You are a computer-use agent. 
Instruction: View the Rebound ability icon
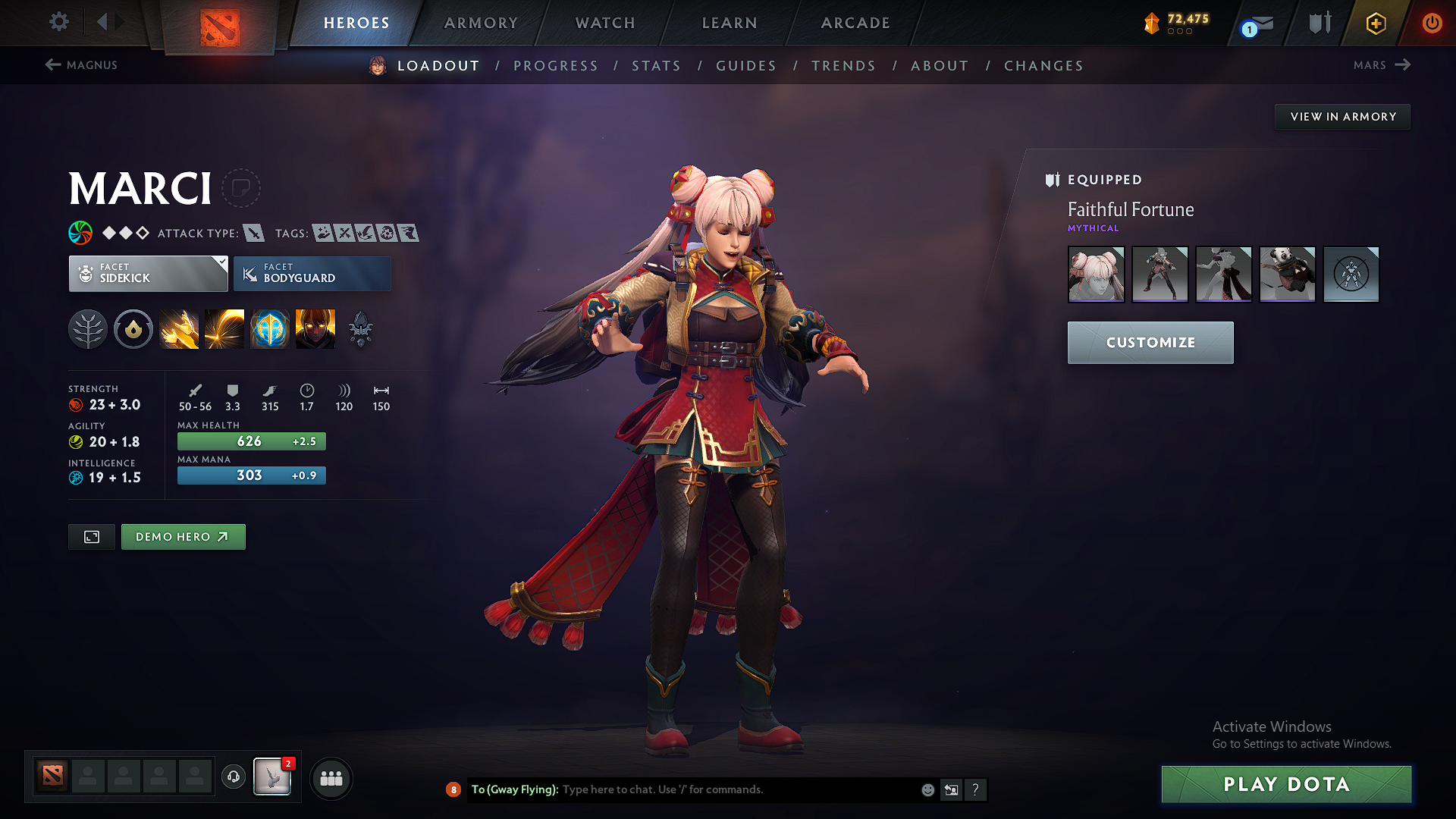[x=224, y=329]
